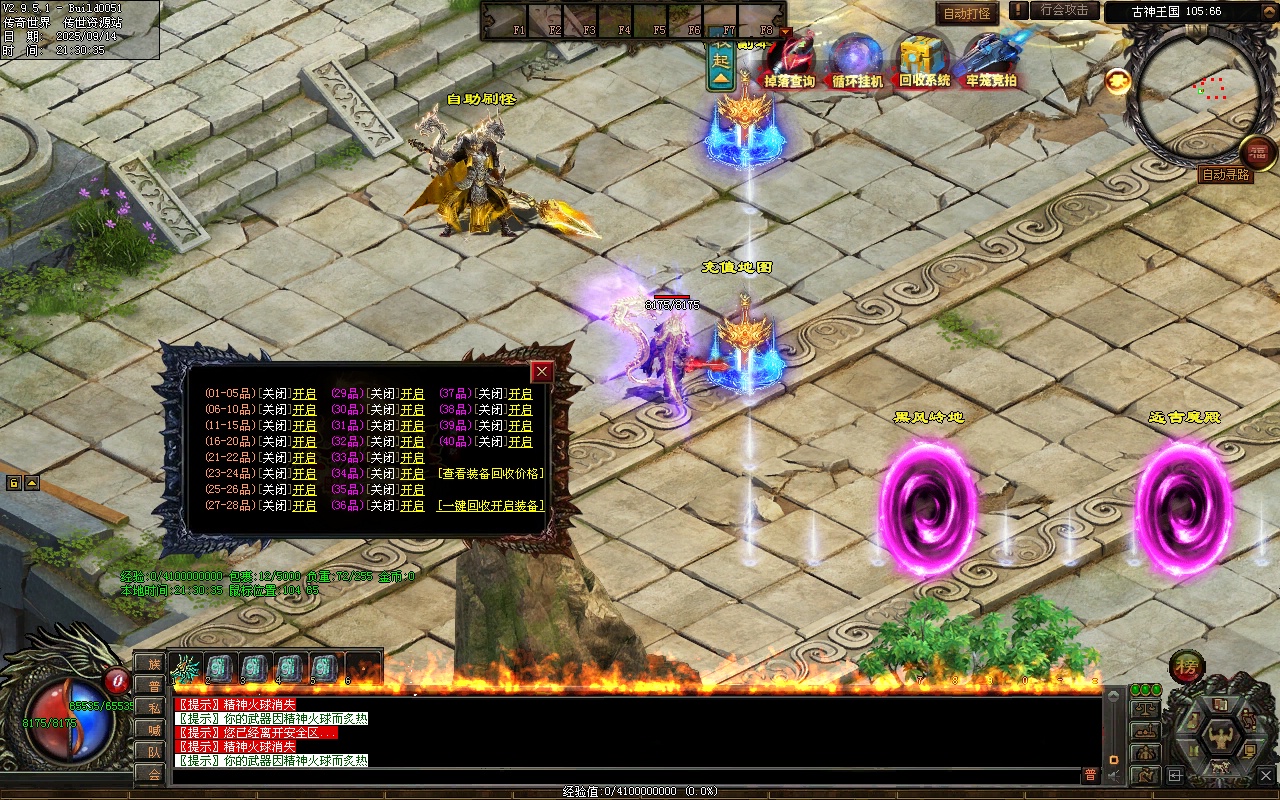This screenshot has height=800, width=1280.
Task: Open the 掉落查询 drop lookup icon
Action: 789,61
